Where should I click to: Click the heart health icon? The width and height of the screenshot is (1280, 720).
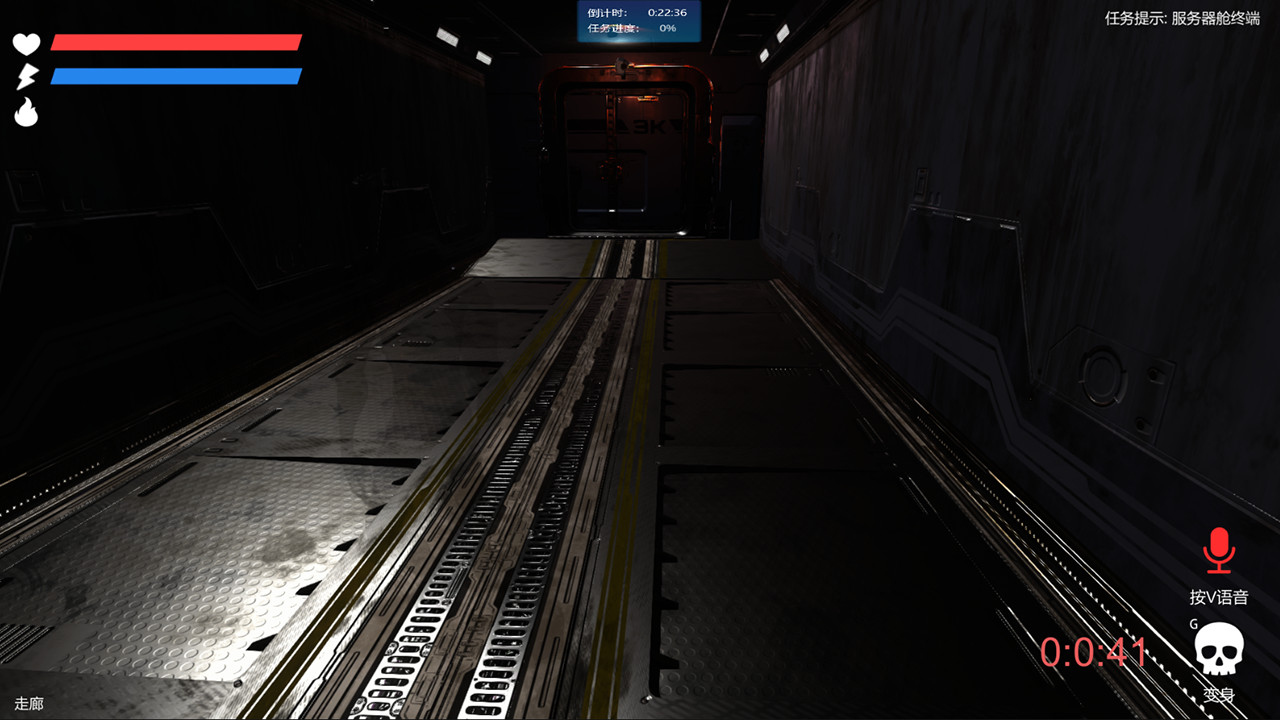[27, 44]
